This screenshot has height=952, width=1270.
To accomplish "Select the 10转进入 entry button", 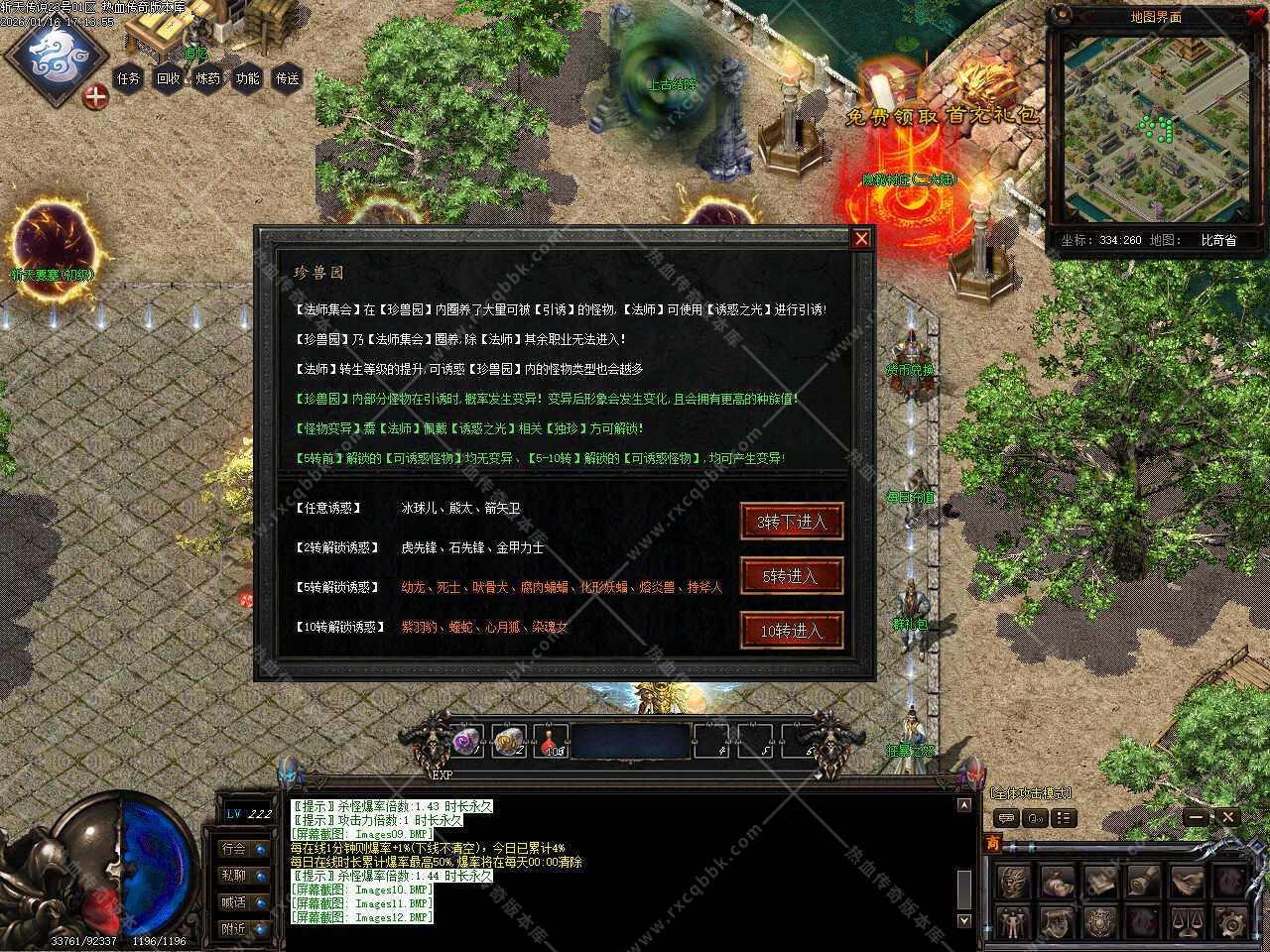I will (x=792, y=631).
